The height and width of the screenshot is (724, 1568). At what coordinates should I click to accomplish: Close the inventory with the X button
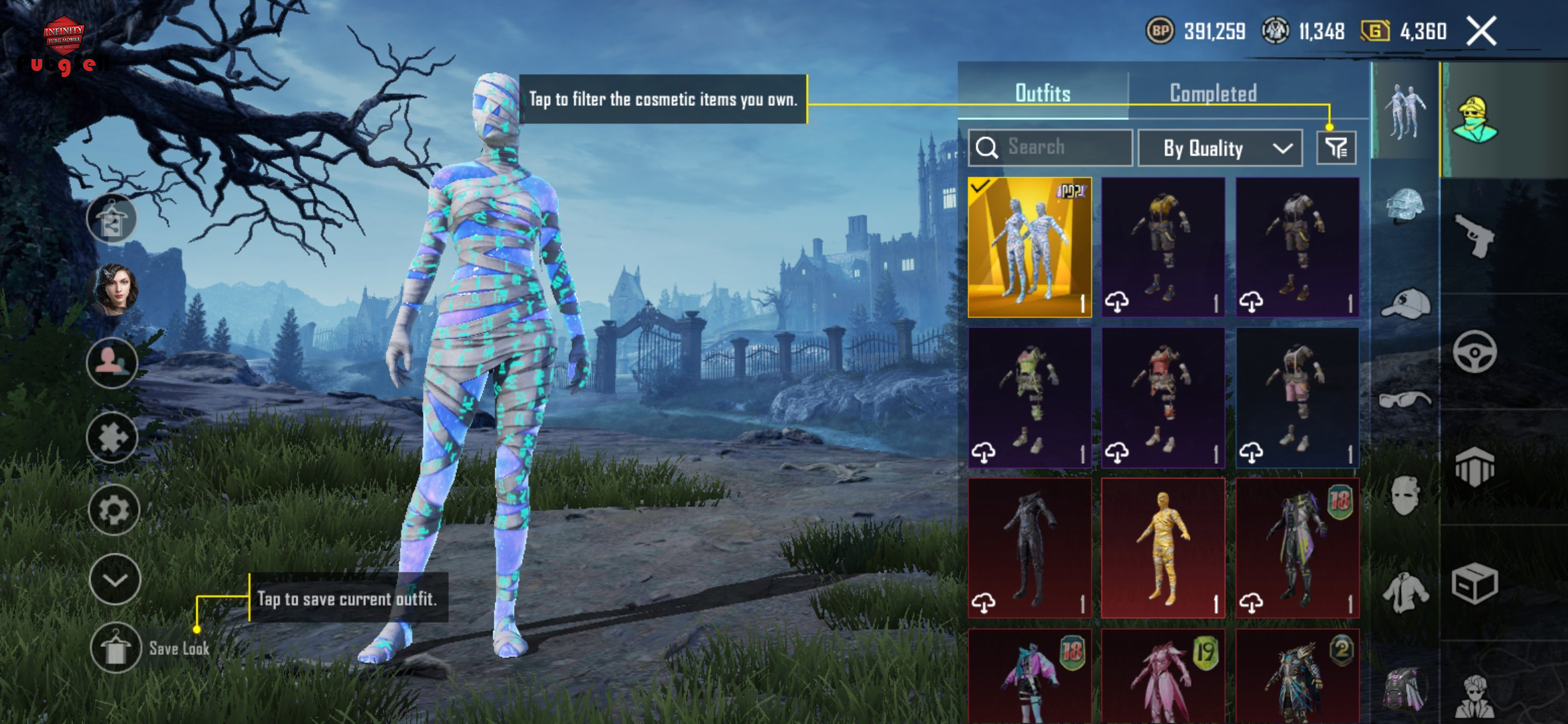click(x=1481, y=32)
